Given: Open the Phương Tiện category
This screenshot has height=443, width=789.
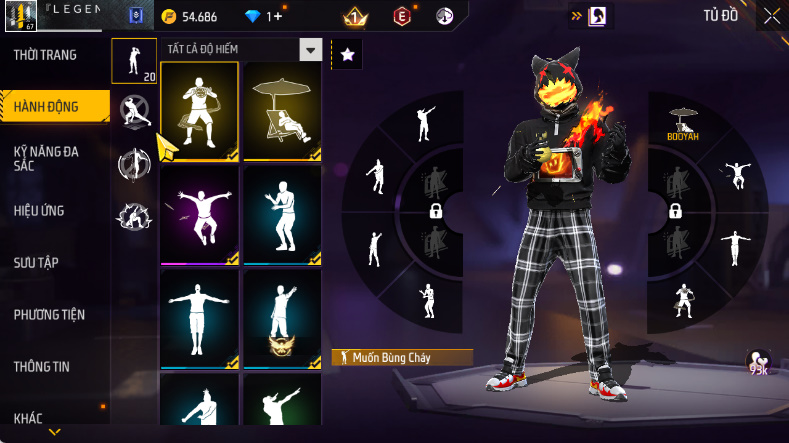Looking at the screenshot, I should coord(49,315).
